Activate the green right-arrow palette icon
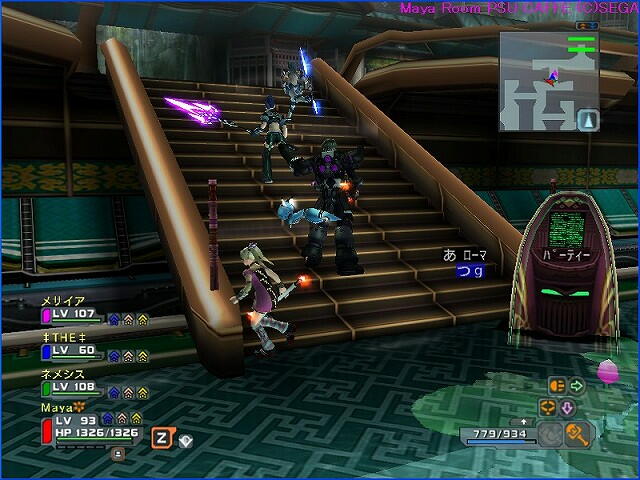This screenshot has height=480, width=640. (576, 385)
